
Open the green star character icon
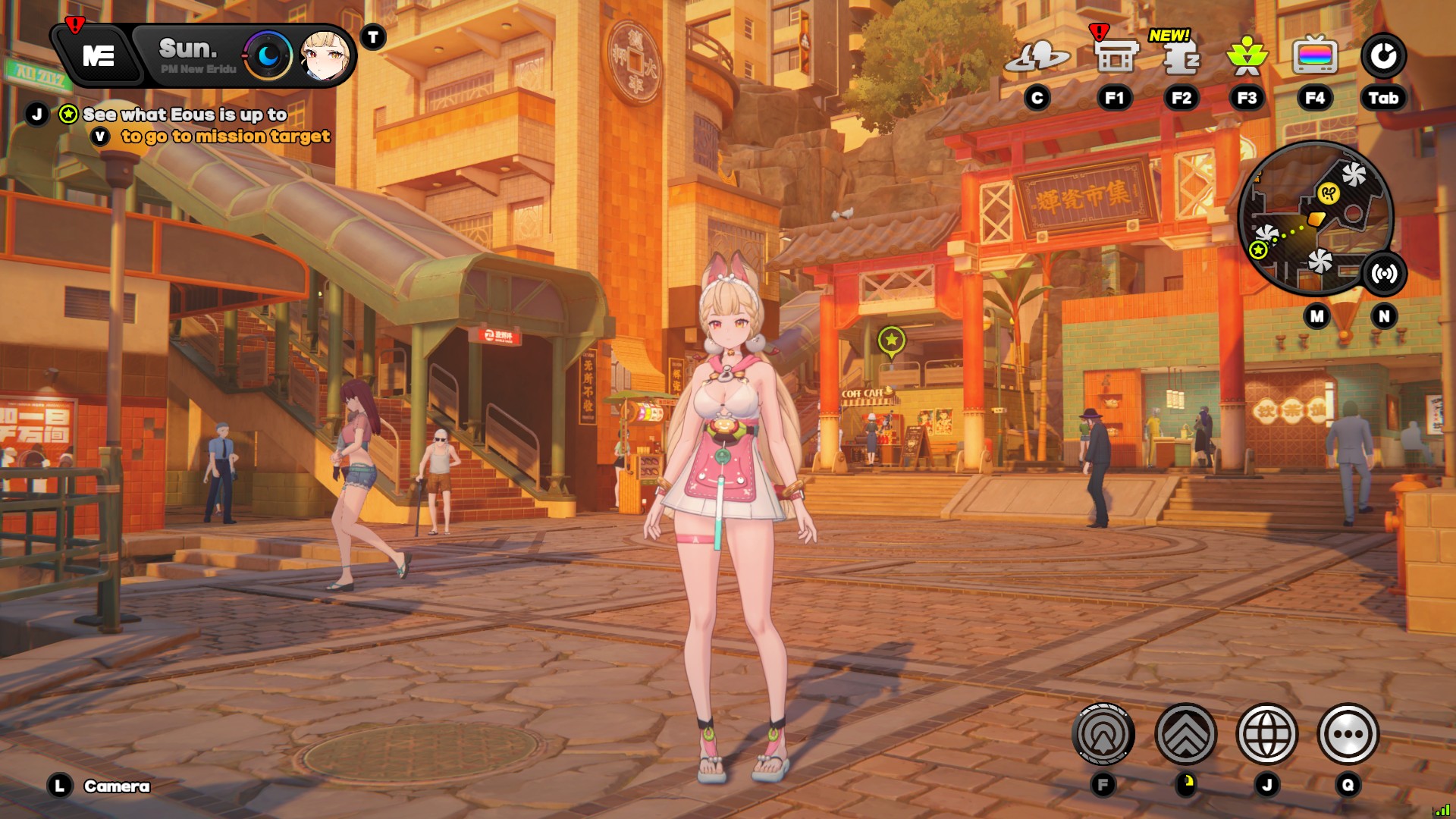(x=1247, y=57)
